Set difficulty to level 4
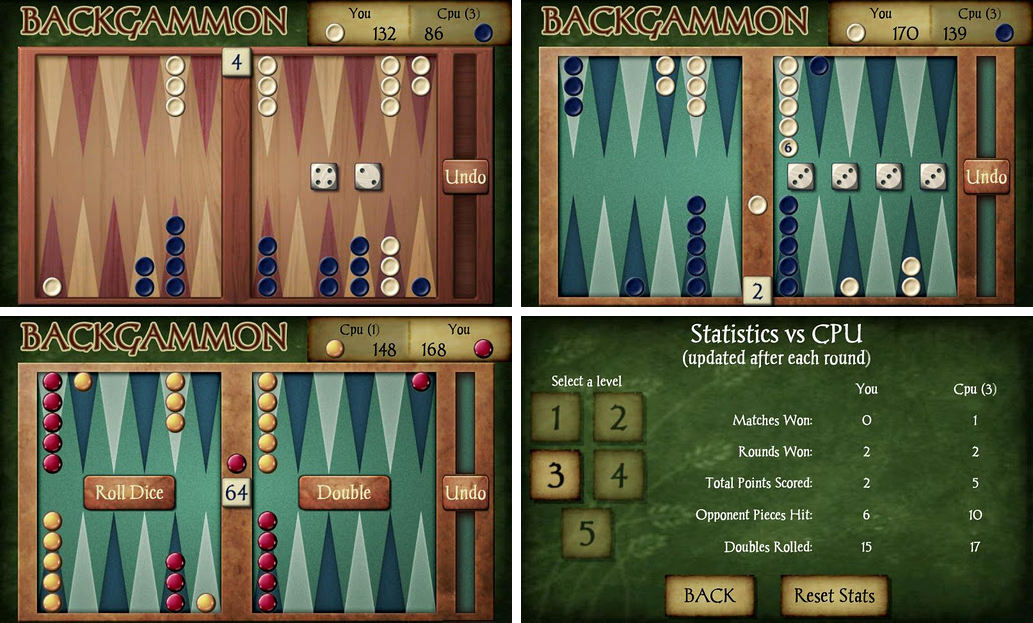Viewport: 1033px width, 623px height. pyautogui.click(x=618, y=475)
